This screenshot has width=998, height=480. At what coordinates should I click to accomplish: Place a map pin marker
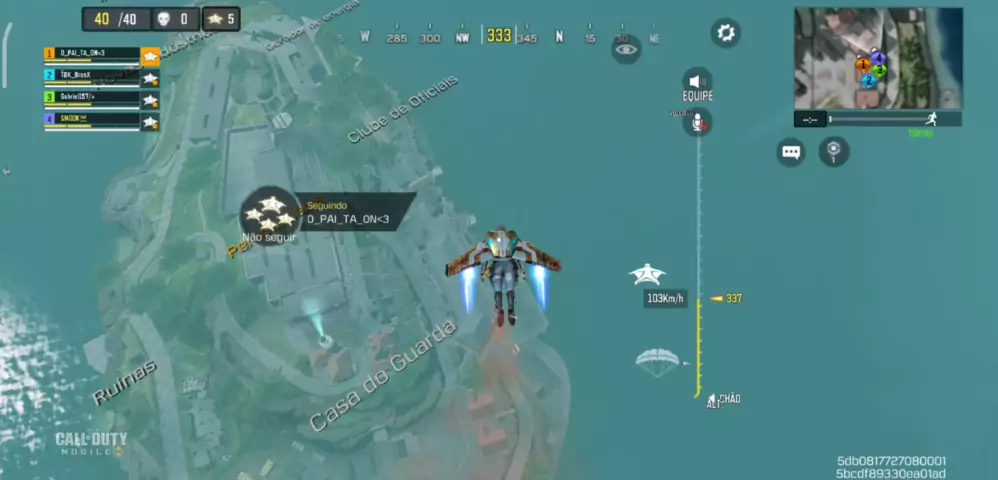point(833,152)
